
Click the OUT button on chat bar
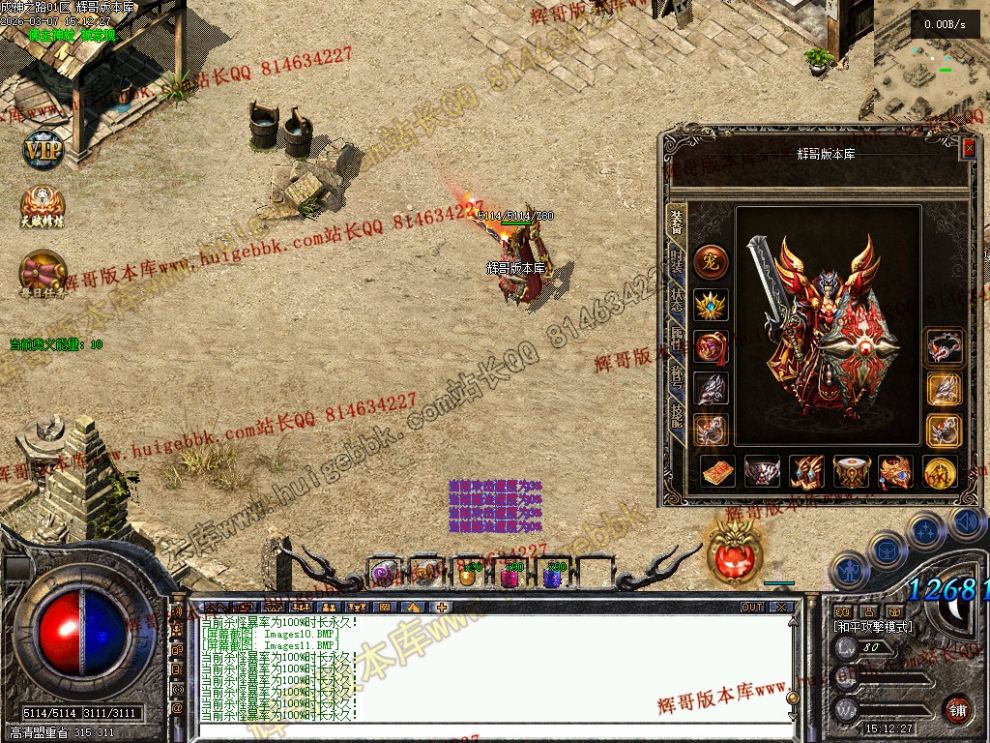tap(752, 607)
